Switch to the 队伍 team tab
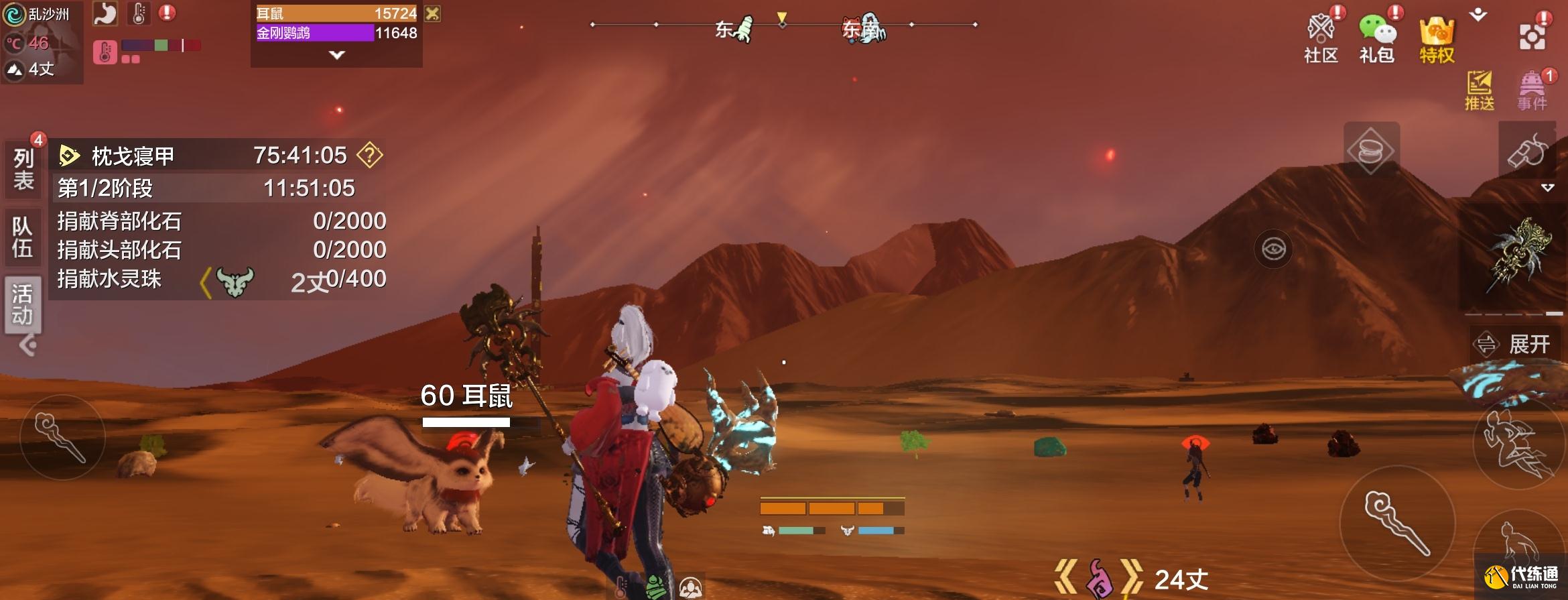Image resolution: width=1568 pixels, height=600 pixels. (22, 237)
